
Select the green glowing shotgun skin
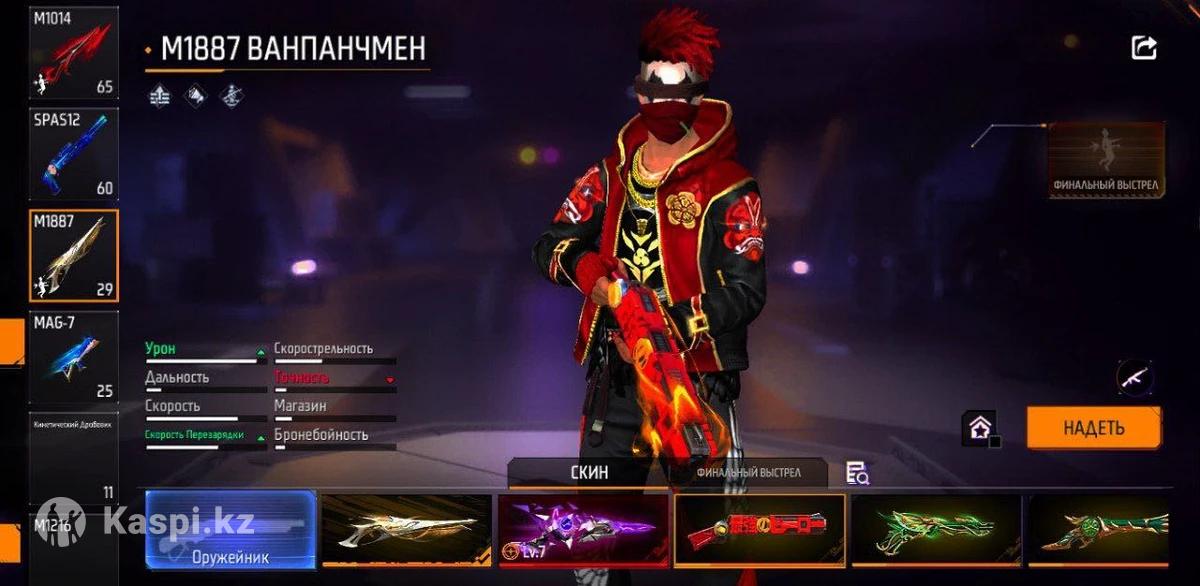[935, 530]
